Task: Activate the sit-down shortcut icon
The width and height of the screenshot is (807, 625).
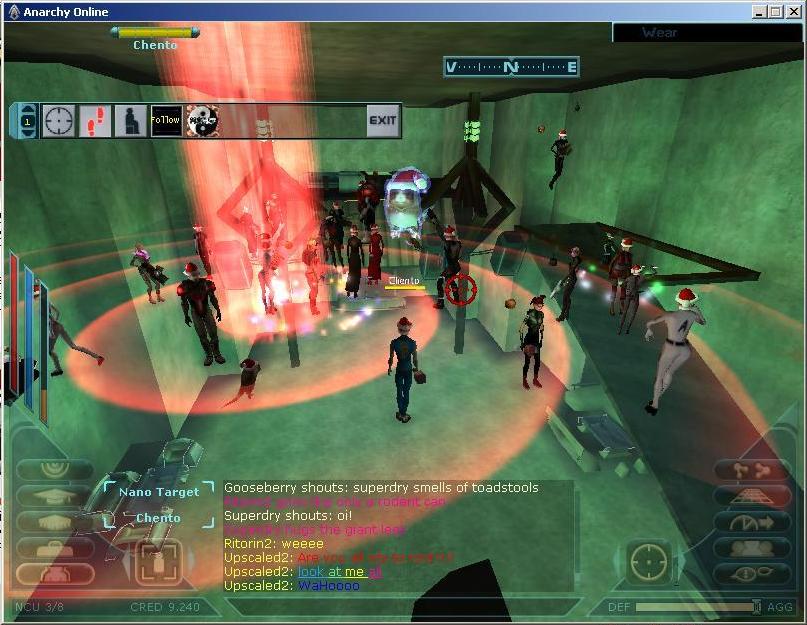Action: [x=130, y=120]
